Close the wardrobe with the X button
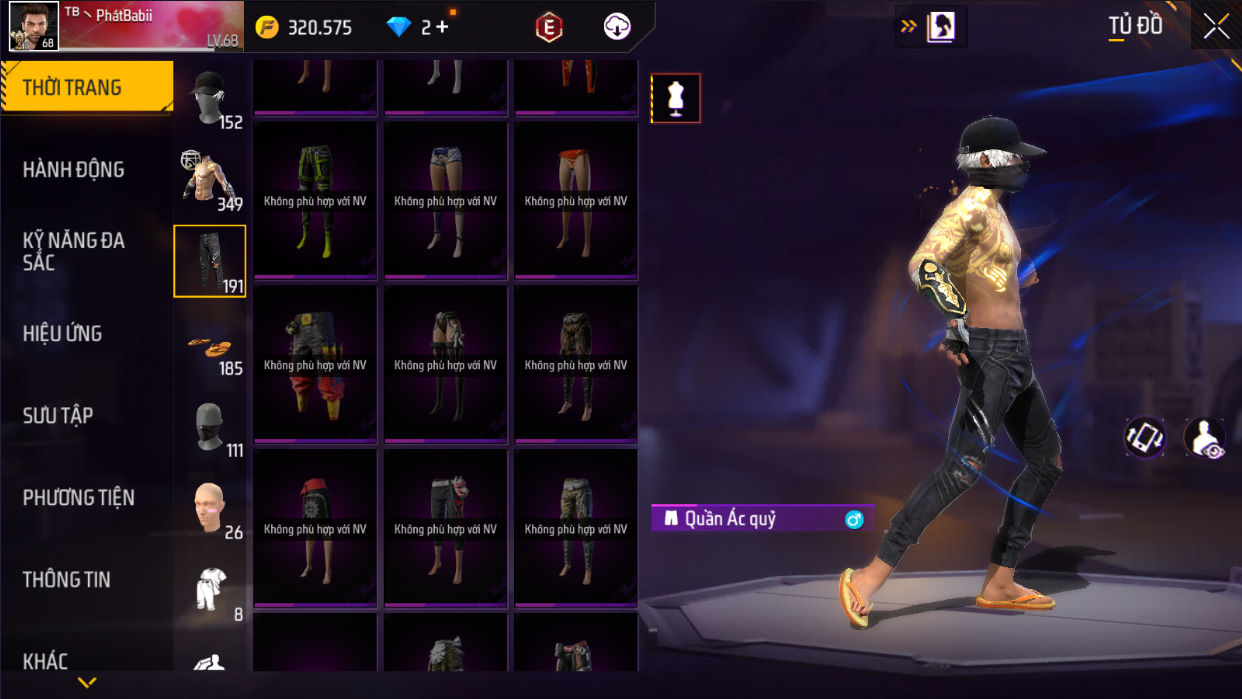1242x699 pixels. coord(1216,27)
